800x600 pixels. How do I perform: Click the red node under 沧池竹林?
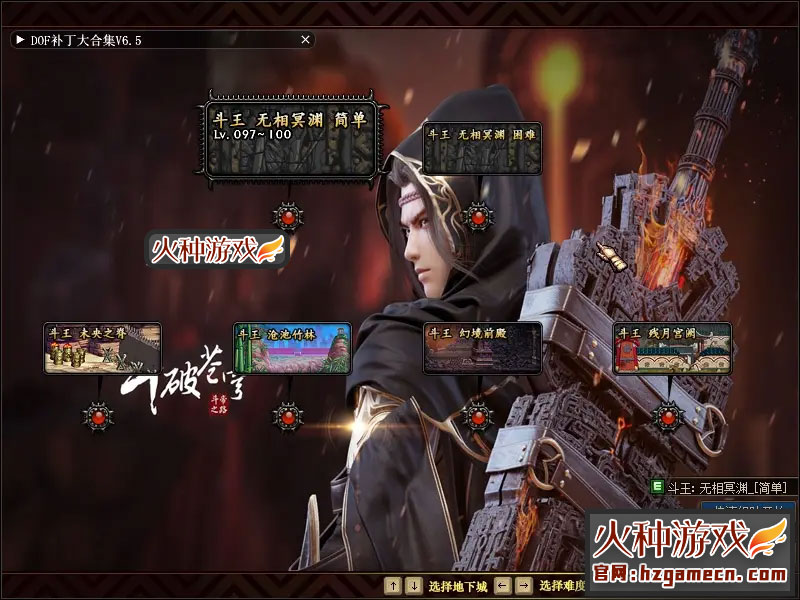(289, 416)
